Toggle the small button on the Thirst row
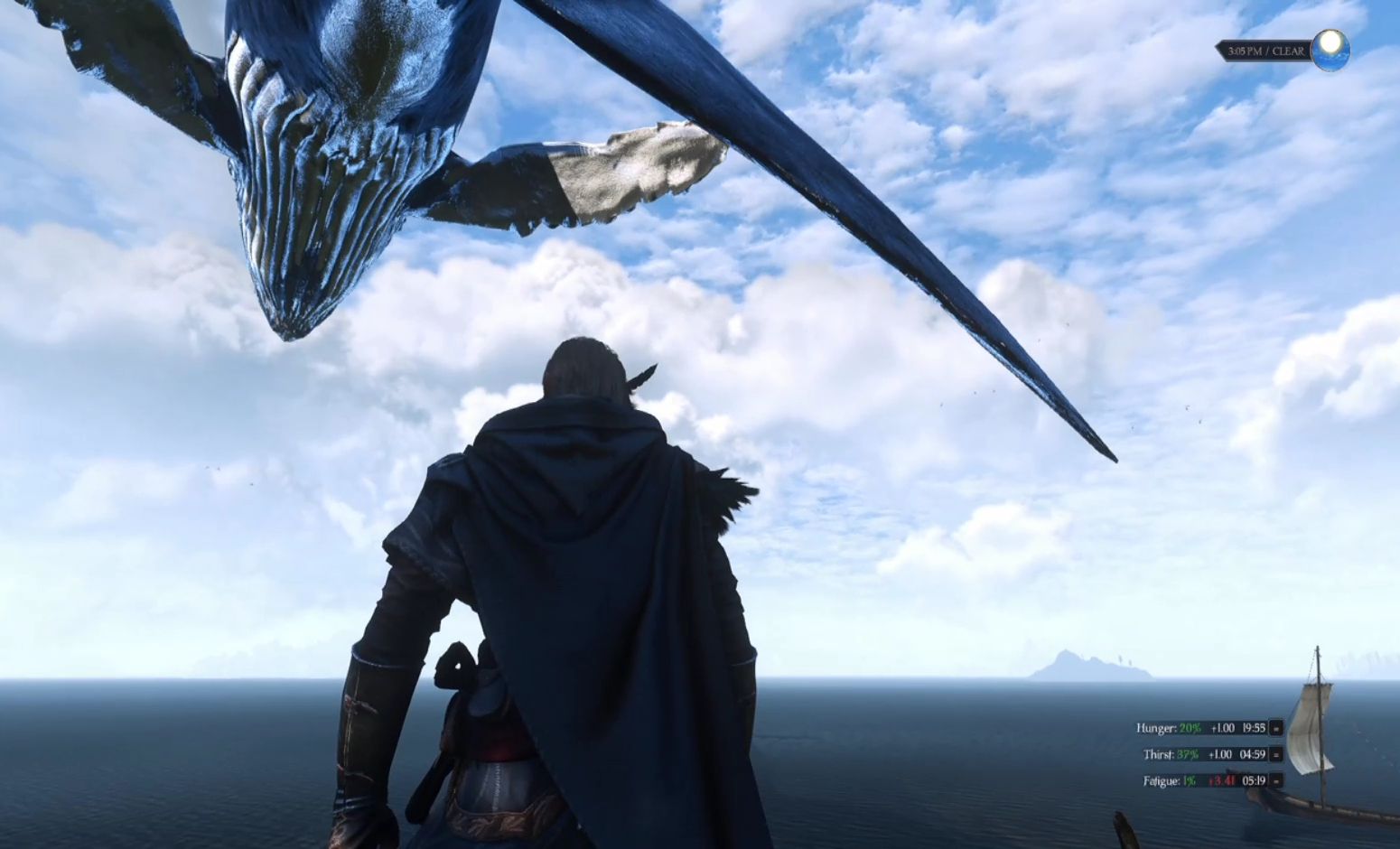Image resolution: width=1400 pixels, height=849 pixels. pos(1276,754)
